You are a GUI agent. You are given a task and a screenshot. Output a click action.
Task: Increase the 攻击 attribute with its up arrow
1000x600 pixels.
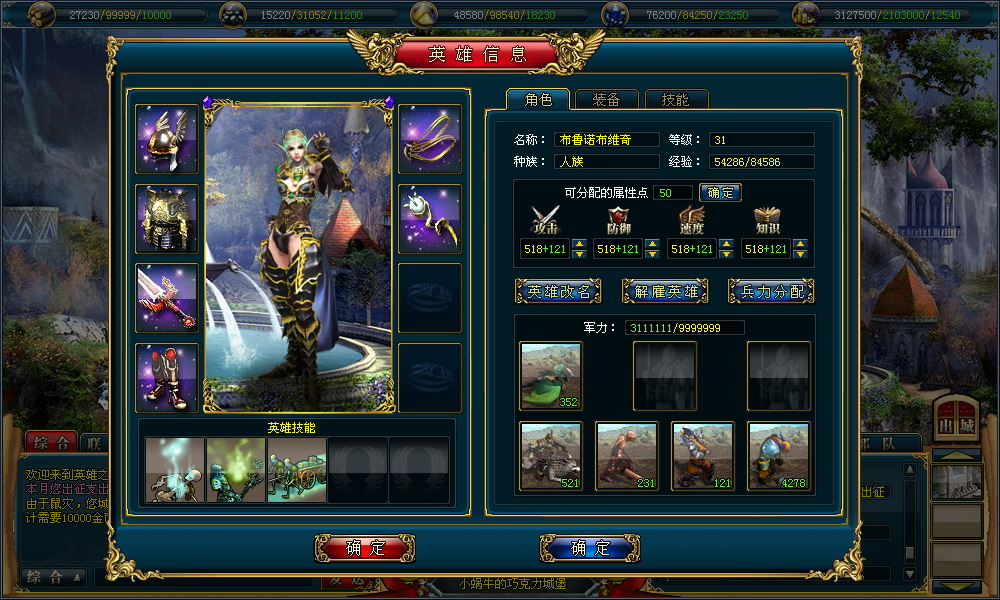pos(578,244)
